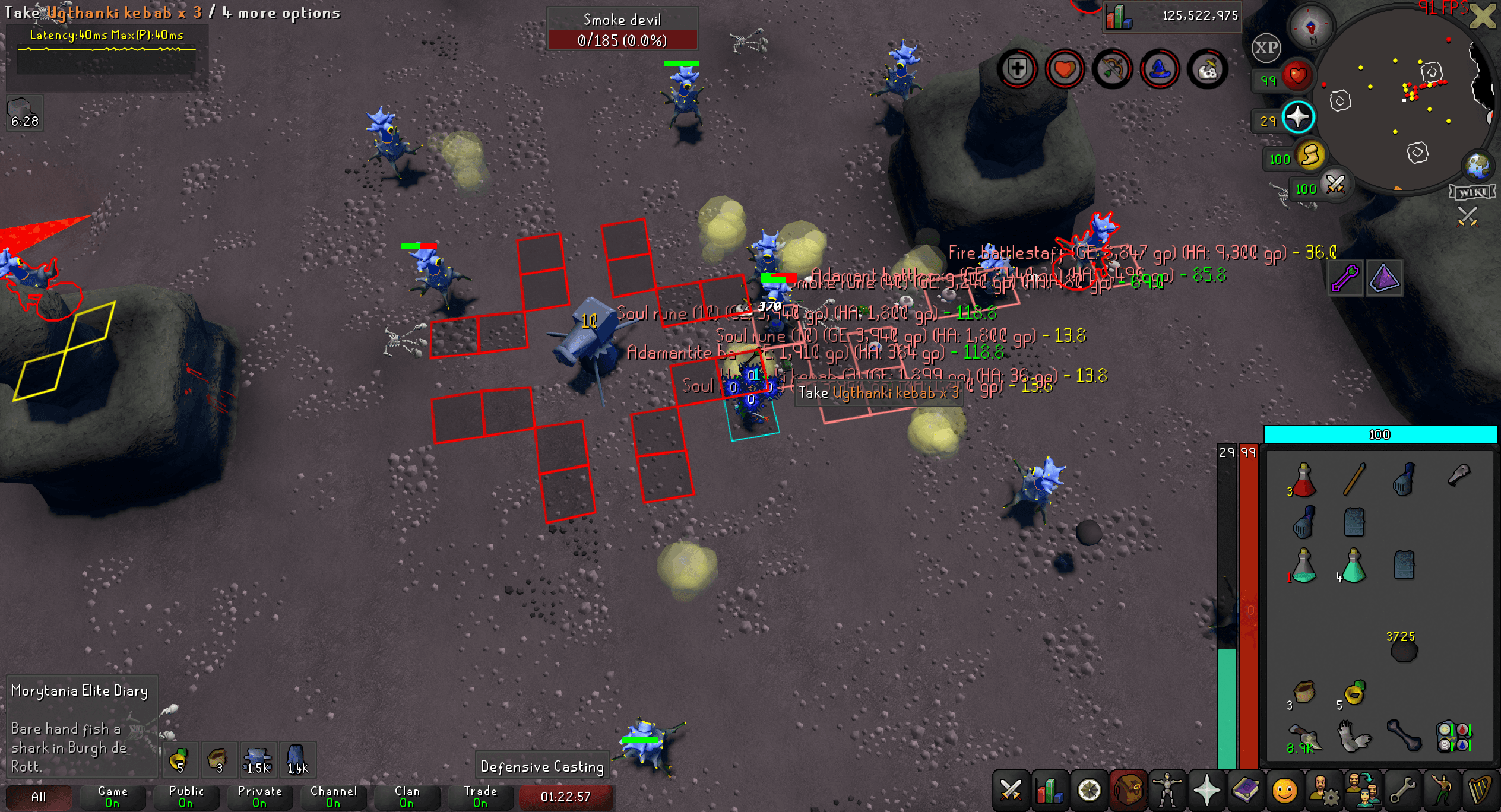Select Take Ugthanki kebab x 3 menu entry

[x=879, y=393]
